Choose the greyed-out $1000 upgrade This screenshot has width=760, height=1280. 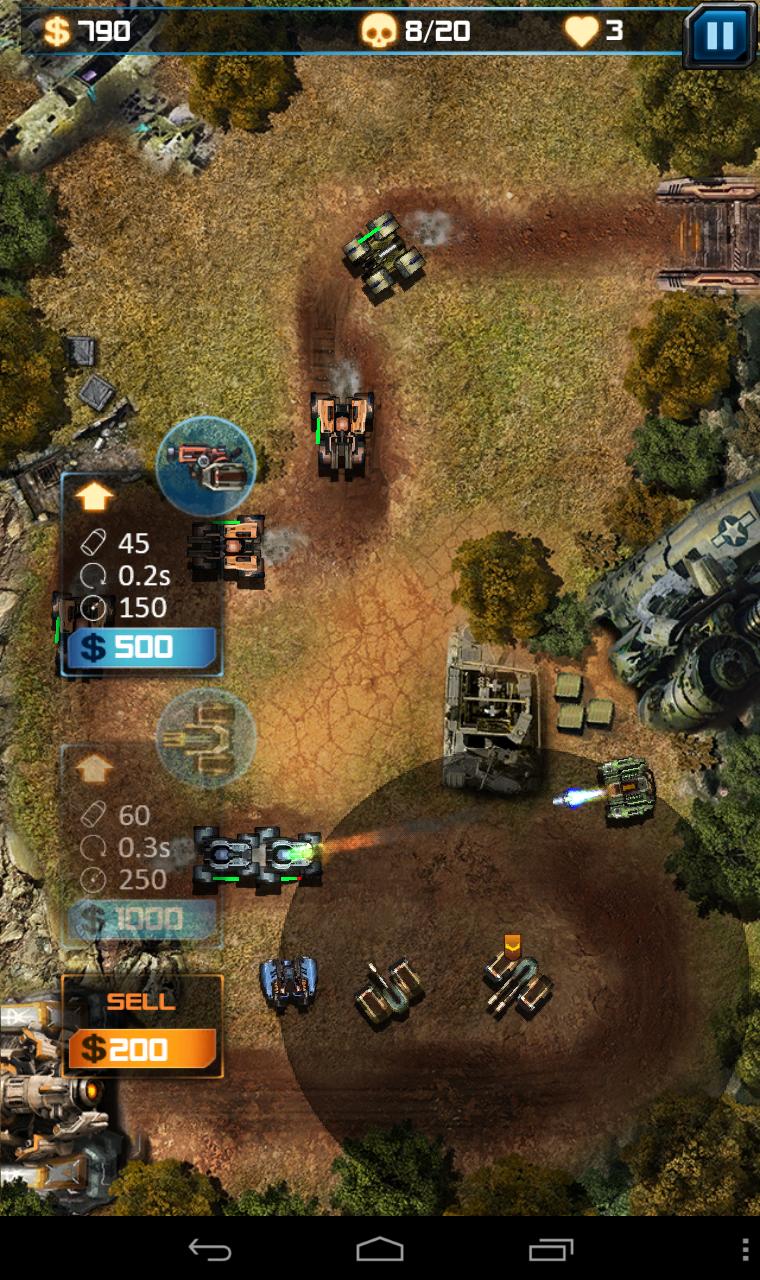click(142, 920)
